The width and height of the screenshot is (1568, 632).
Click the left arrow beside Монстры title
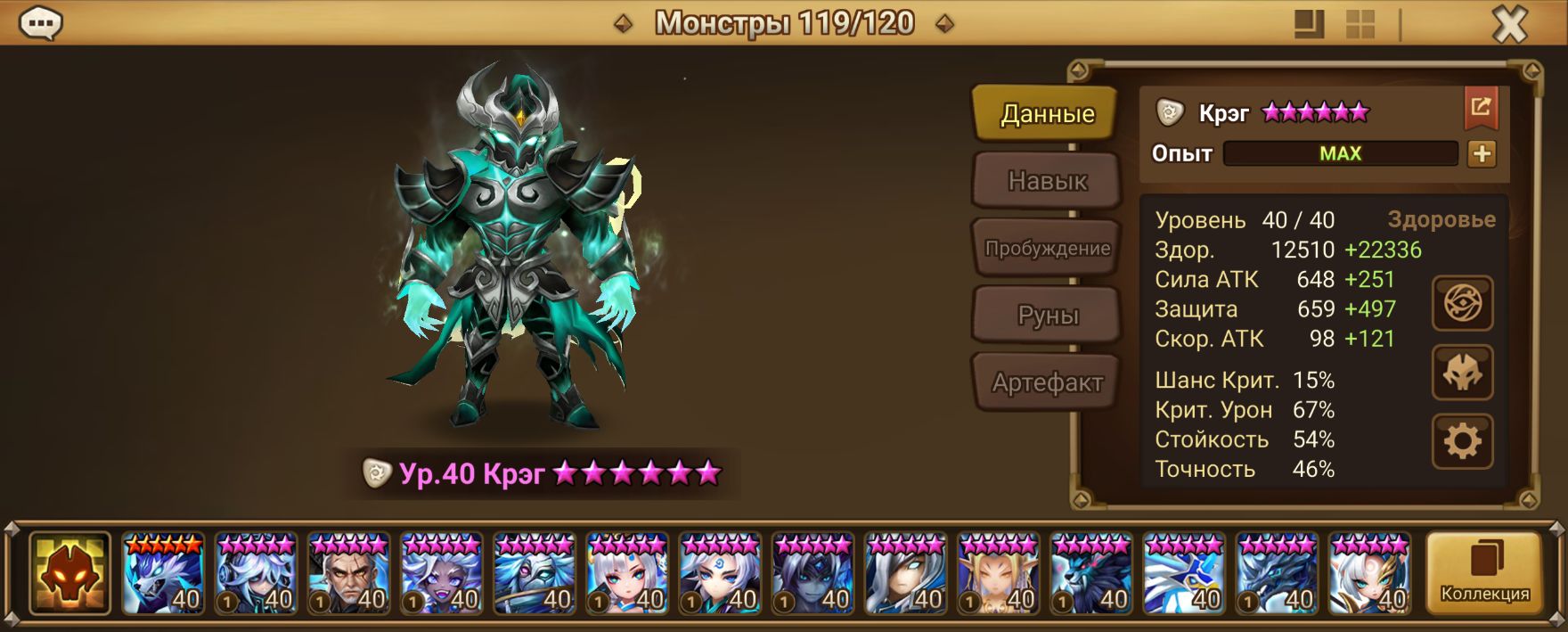(x=624, y=24)
